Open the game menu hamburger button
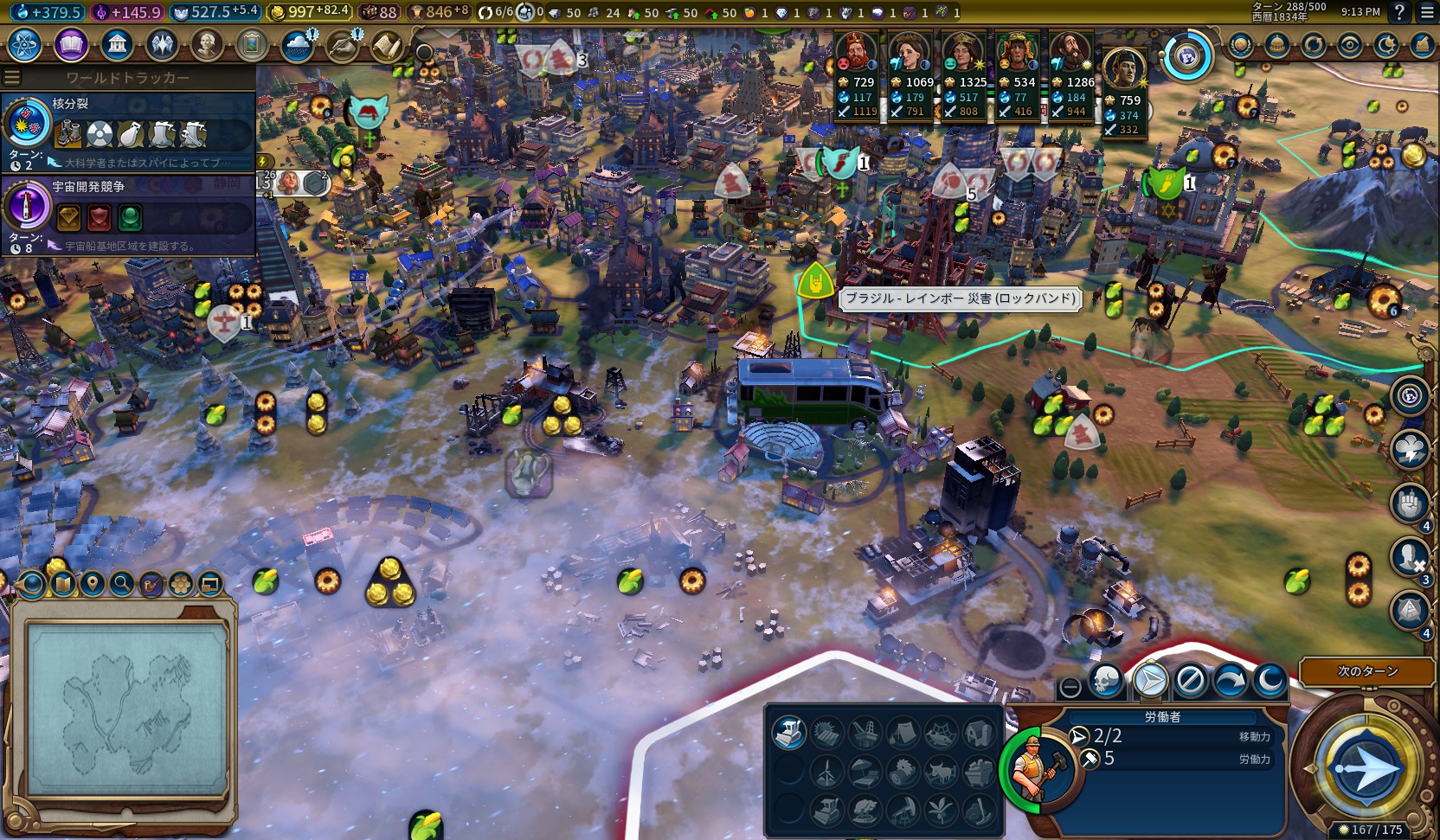Screen dimensions: 1440x840 [1427, 12]
